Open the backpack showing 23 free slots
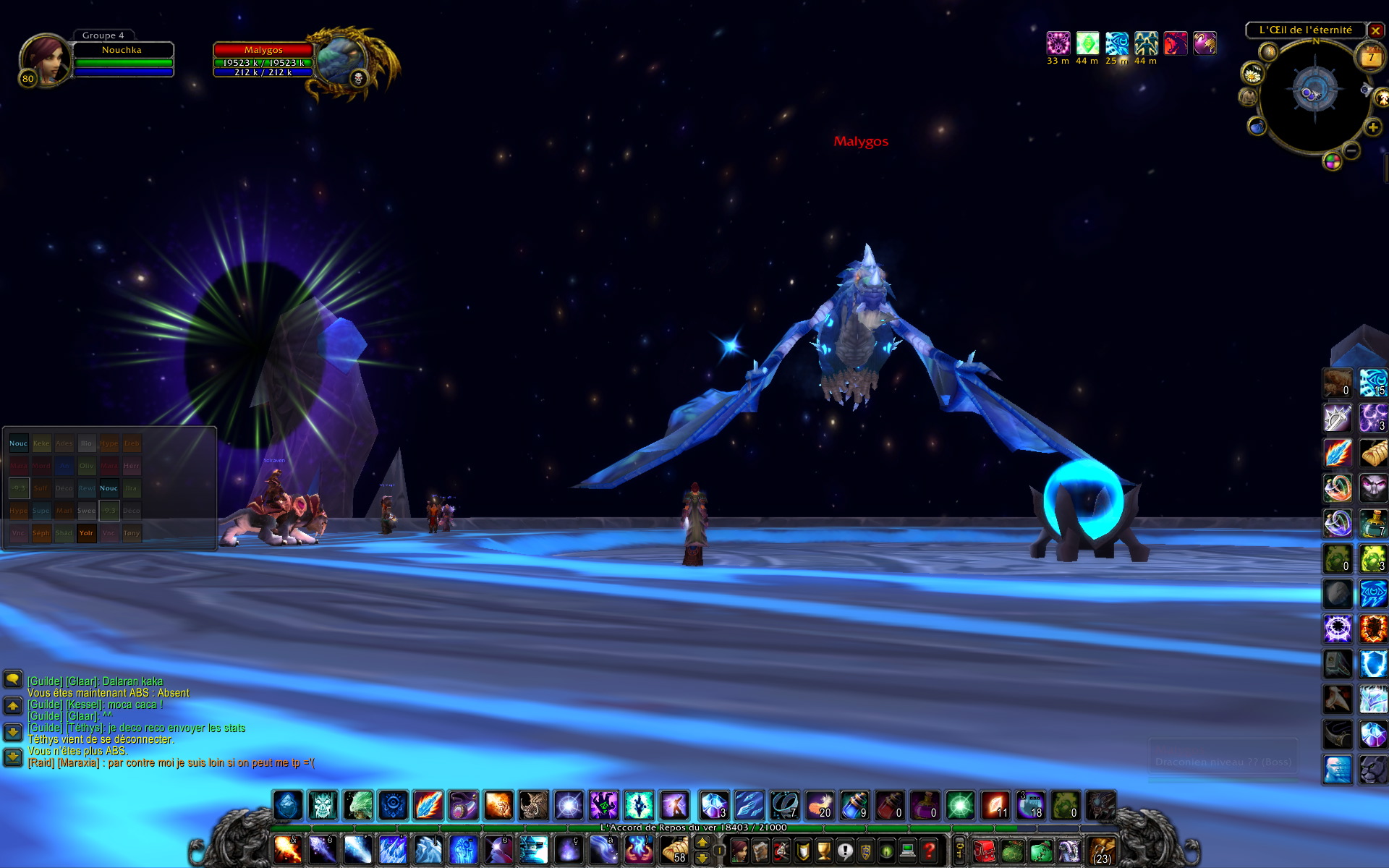Viewport: 1389px width, 868px height. click(x=1101, y=851)
